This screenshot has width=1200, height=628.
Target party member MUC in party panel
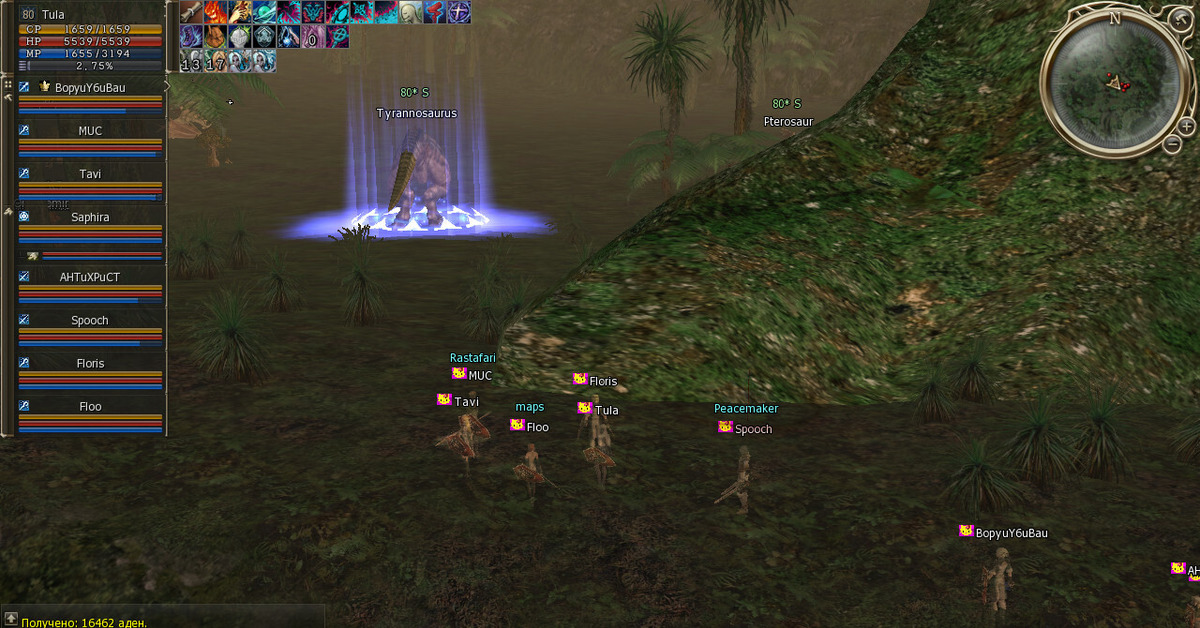coord(90,131)
